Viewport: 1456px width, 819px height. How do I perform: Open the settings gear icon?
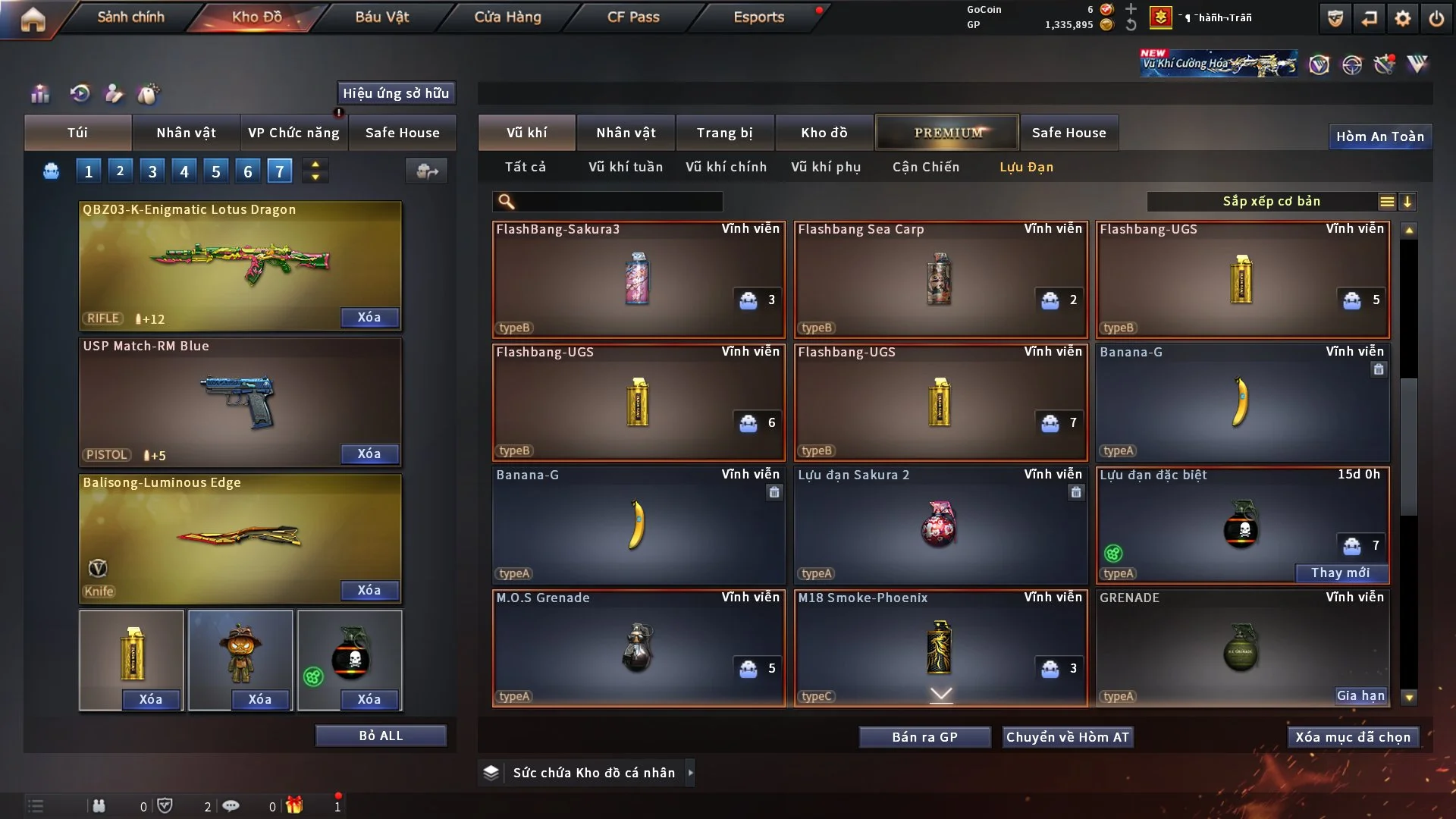(1403, 18)
